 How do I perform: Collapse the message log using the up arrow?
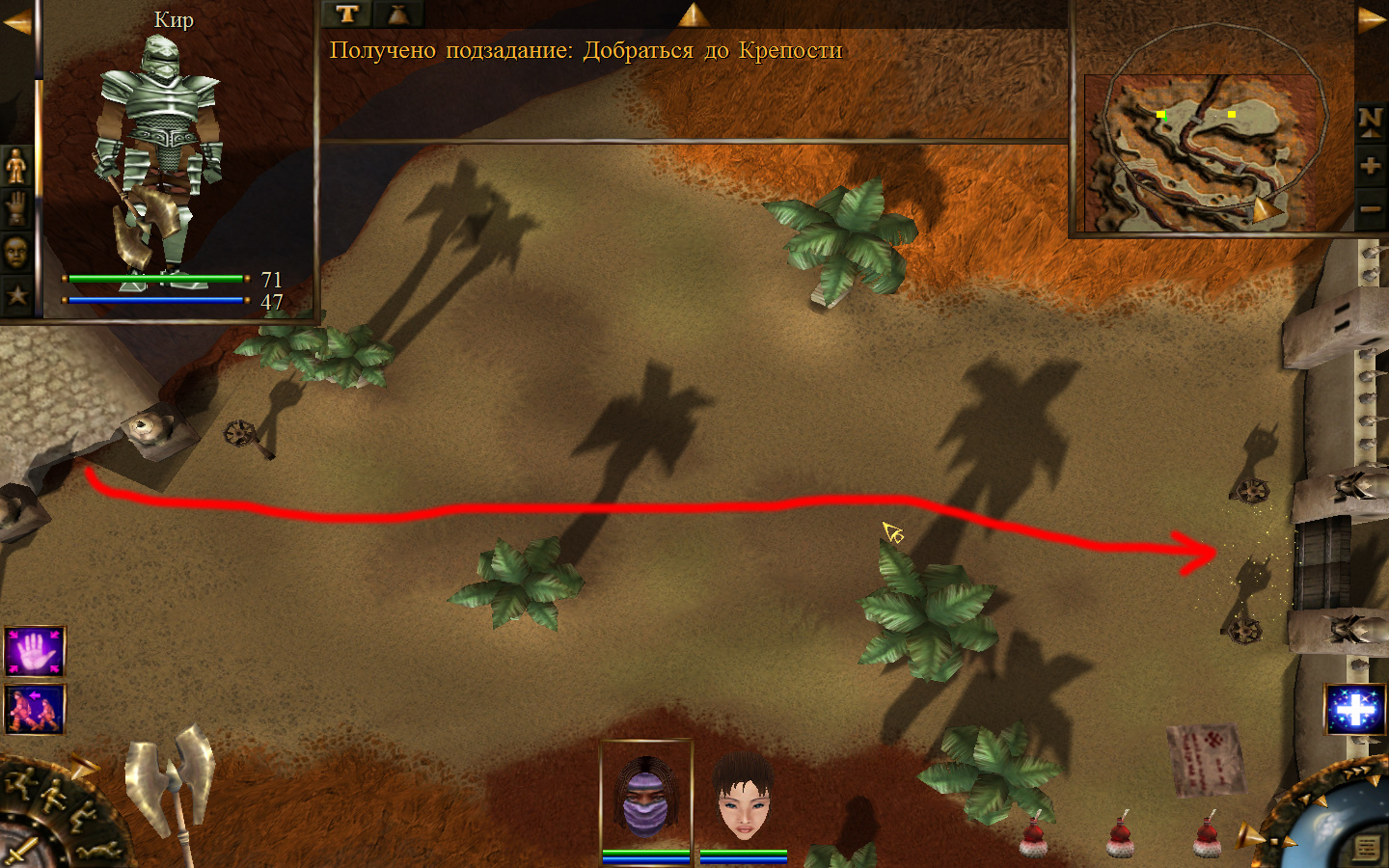click(693, 14)
